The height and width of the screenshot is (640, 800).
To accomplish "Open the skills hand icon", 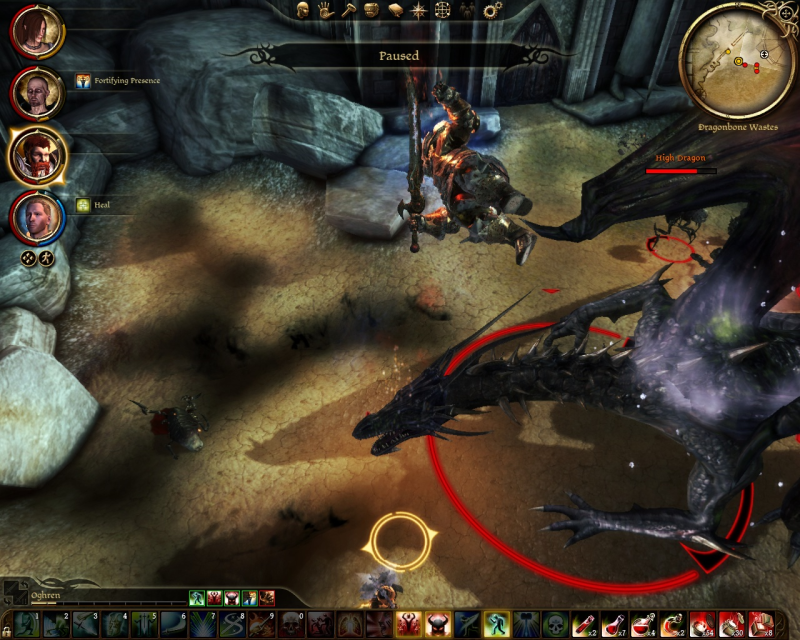I will coord(325,10).
